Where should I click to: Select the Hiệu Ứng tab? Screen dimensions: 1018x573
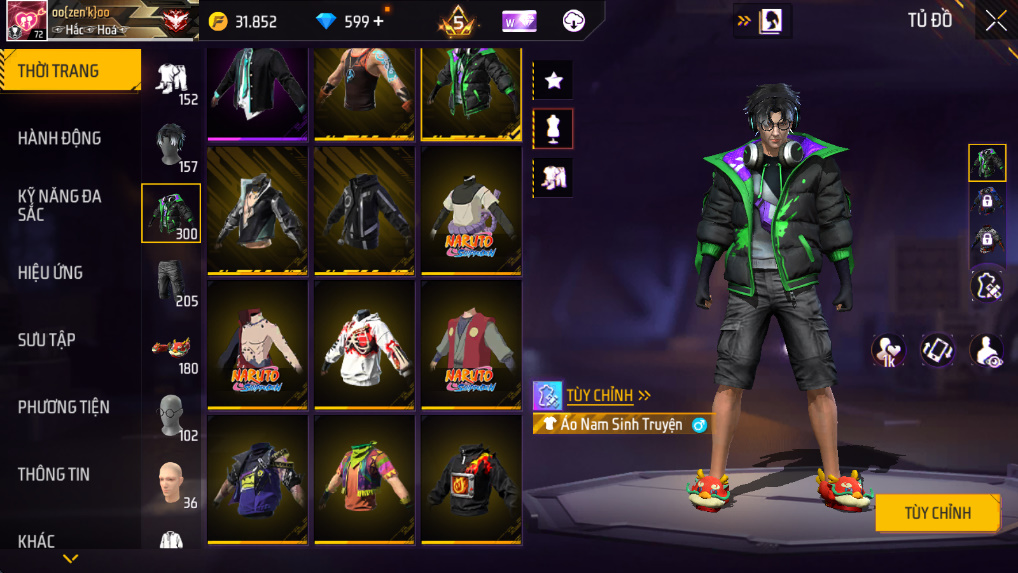[x=50, y=272]
